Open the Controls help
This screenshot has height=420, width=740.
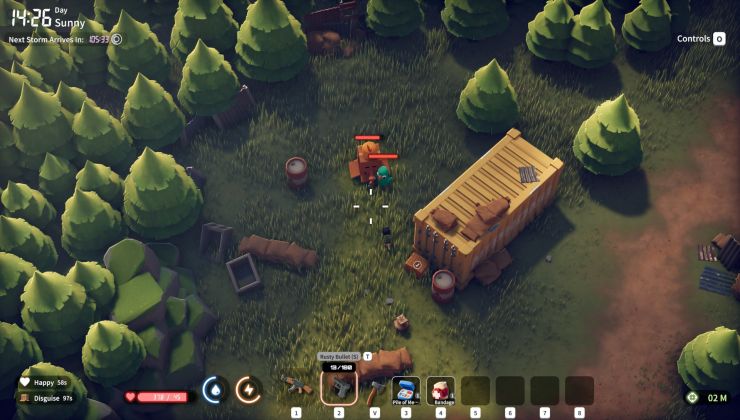tap(700, 39)
